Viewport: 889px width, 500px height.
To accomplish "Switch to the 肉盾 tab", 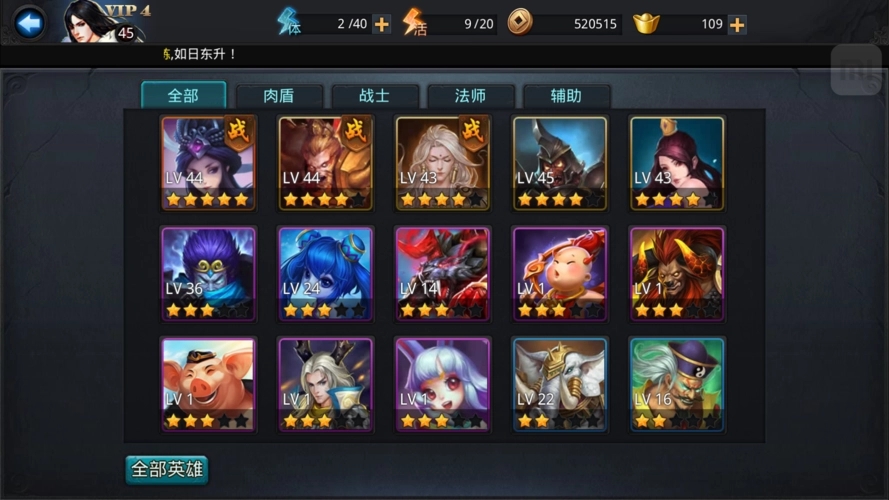I will click(x=279, y=96).
